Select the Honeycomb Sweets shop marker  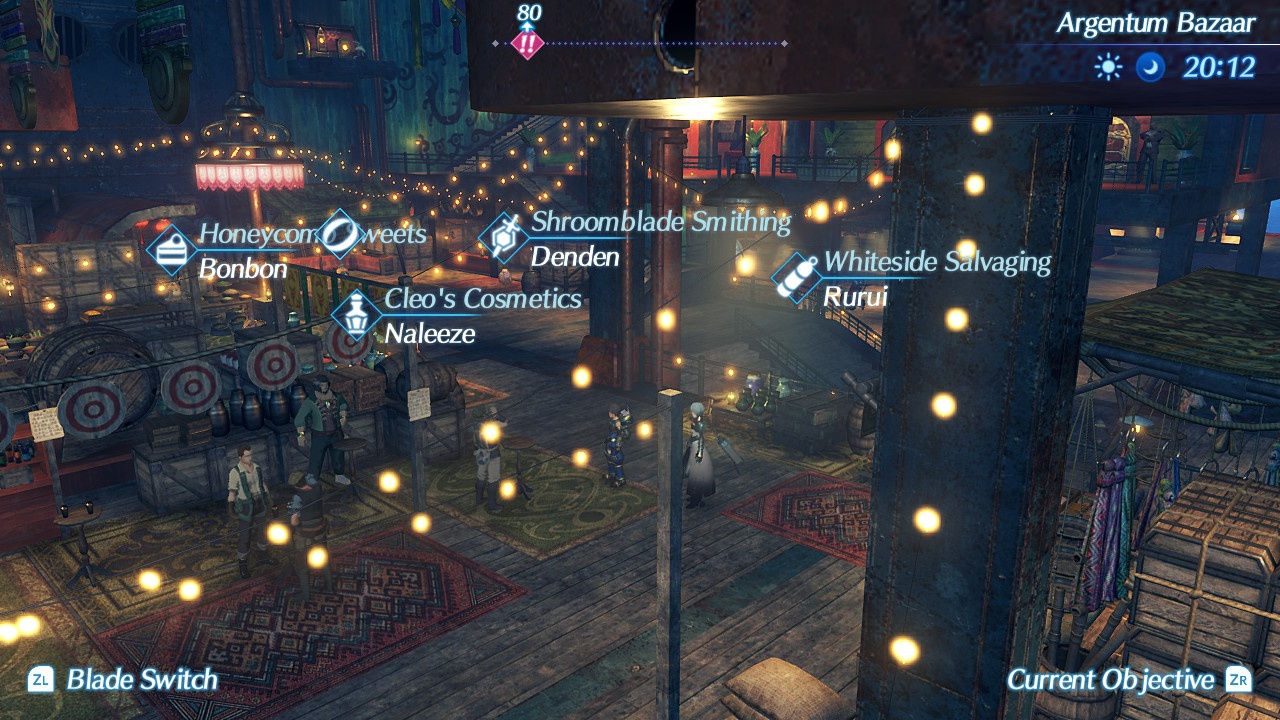[x=170, y=249]
